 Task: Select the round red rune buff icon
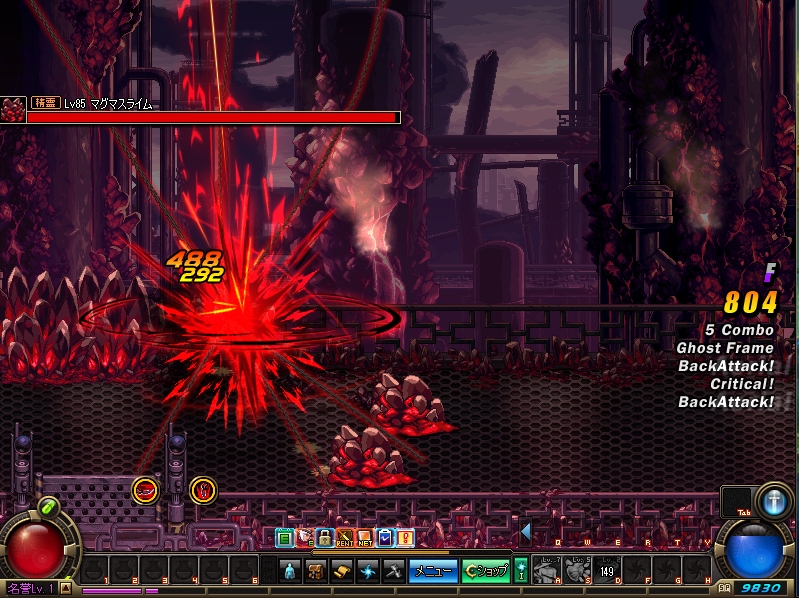tap(203, 490)
